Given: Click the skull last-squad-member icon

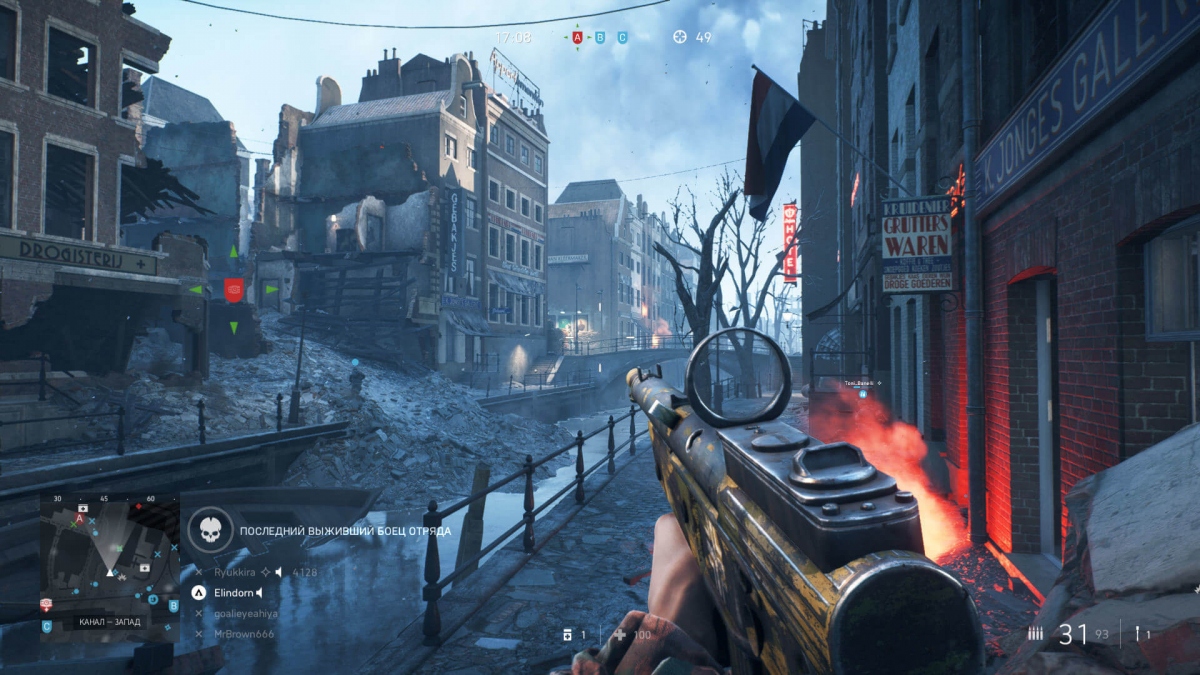Looking at the screenshot, I should coord(209,530).
